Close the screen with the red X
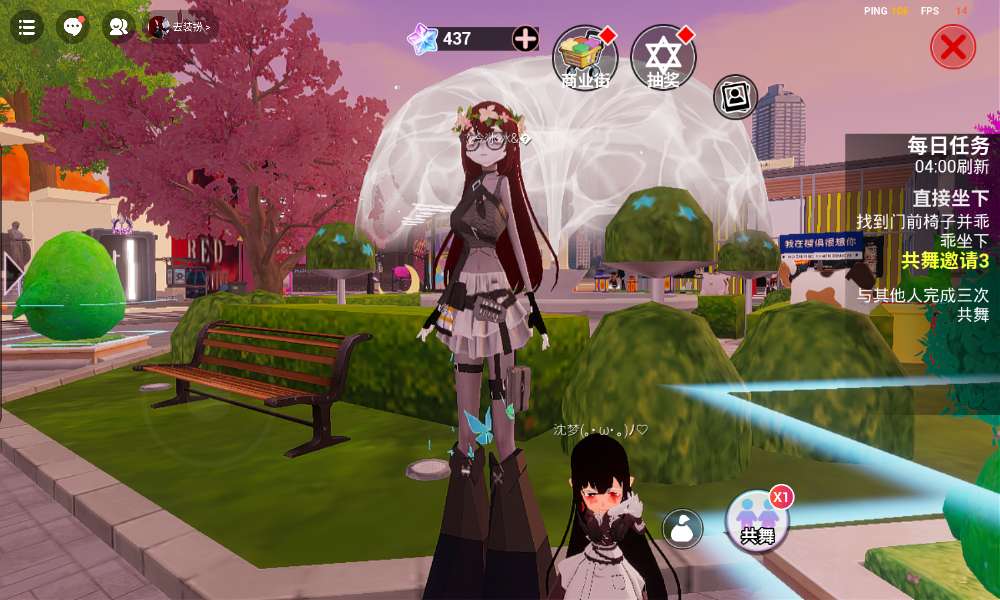 (953, 46)
